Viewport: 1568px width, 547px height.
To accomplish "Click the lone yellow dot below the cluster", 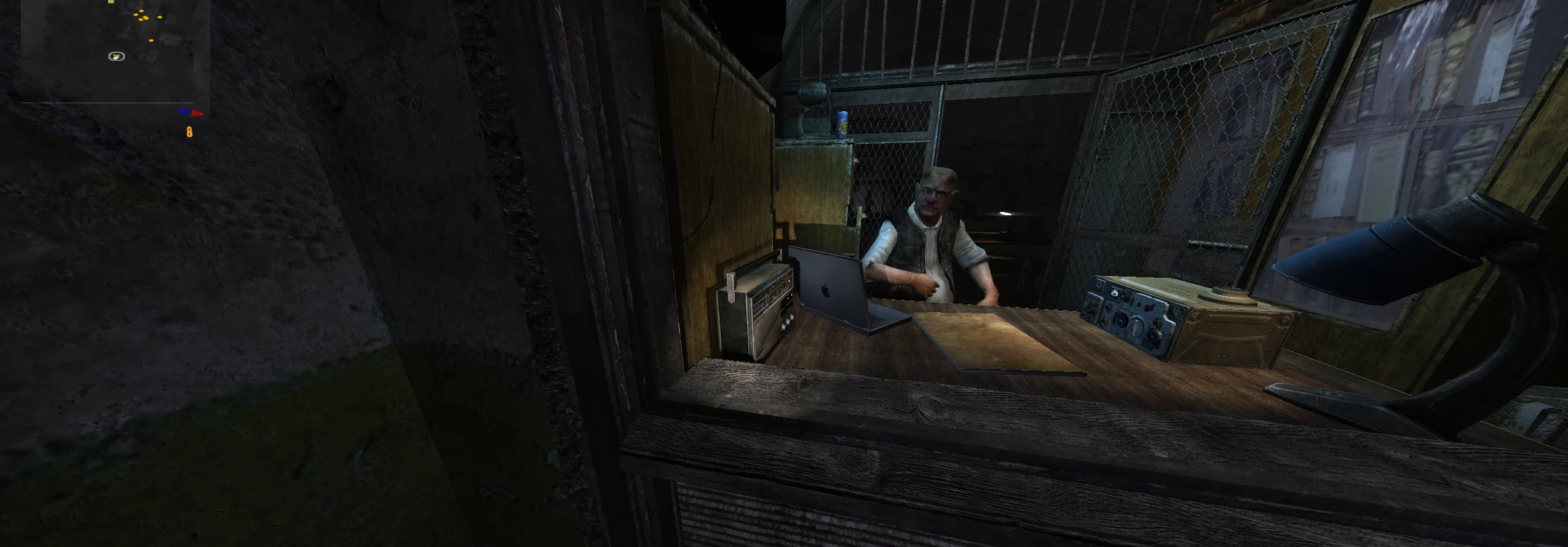I will click(x=151, y=40).
